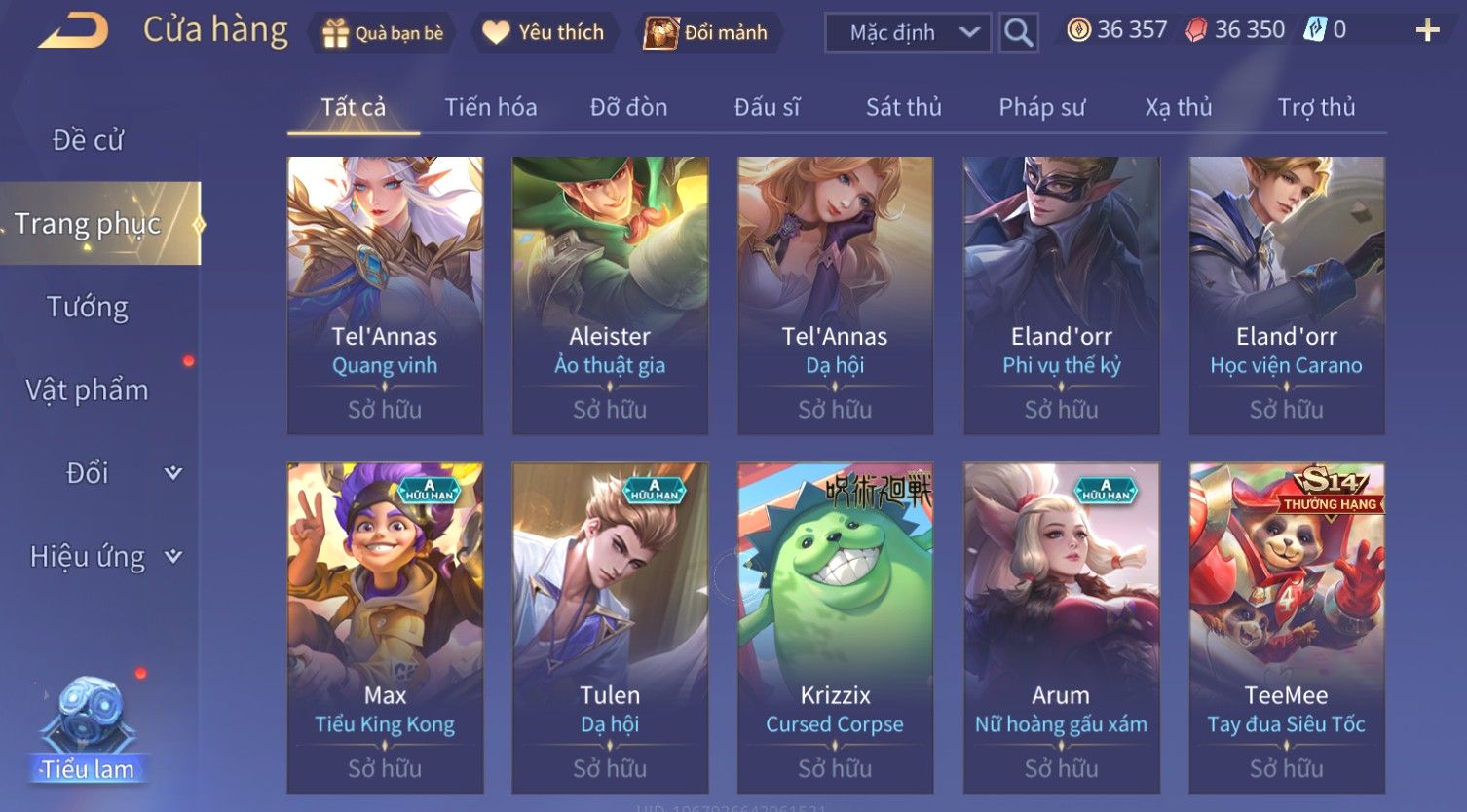The image size is (1467, 812).
Task: Switch to the Pháp sư tab
Action: (1041, 107)
